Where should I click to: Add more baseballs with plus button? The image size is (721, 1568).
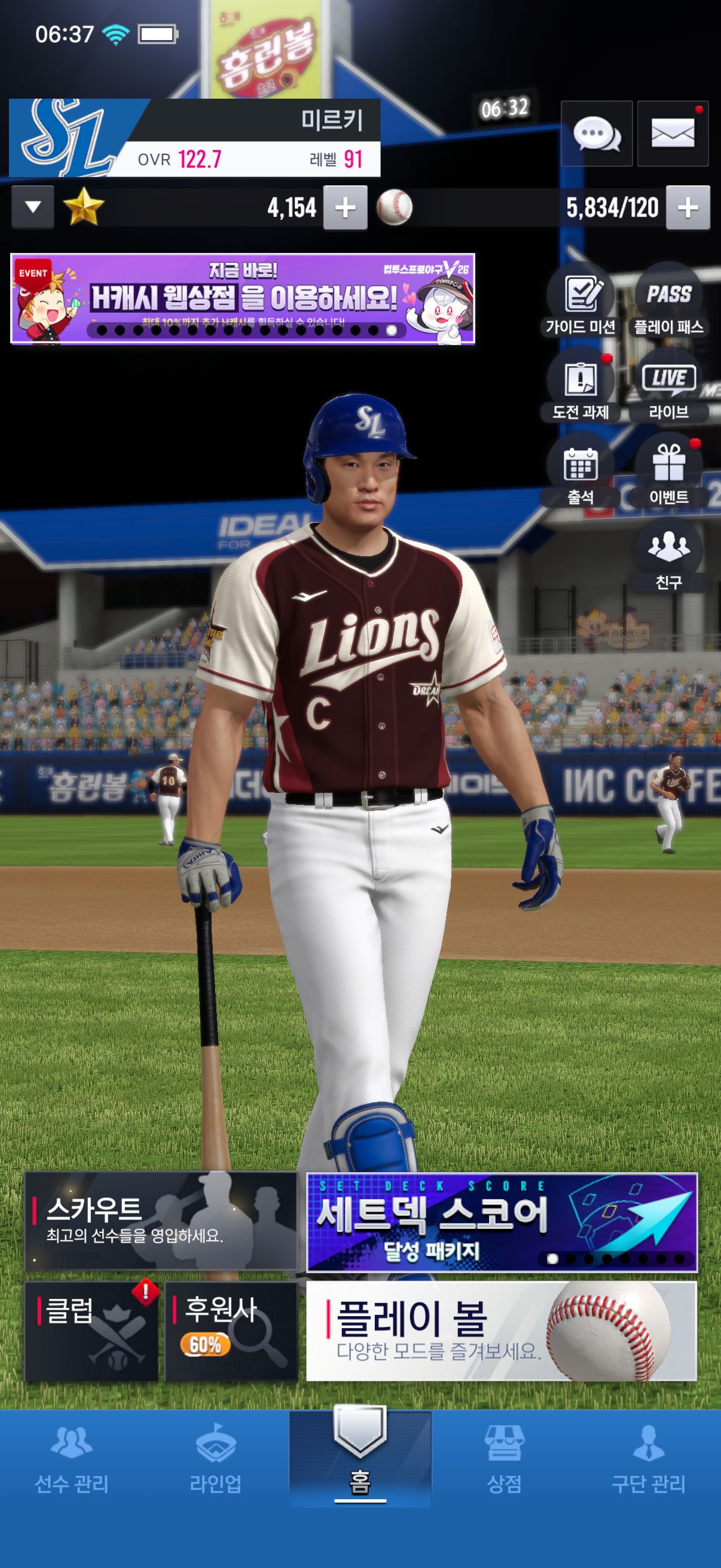688,208
